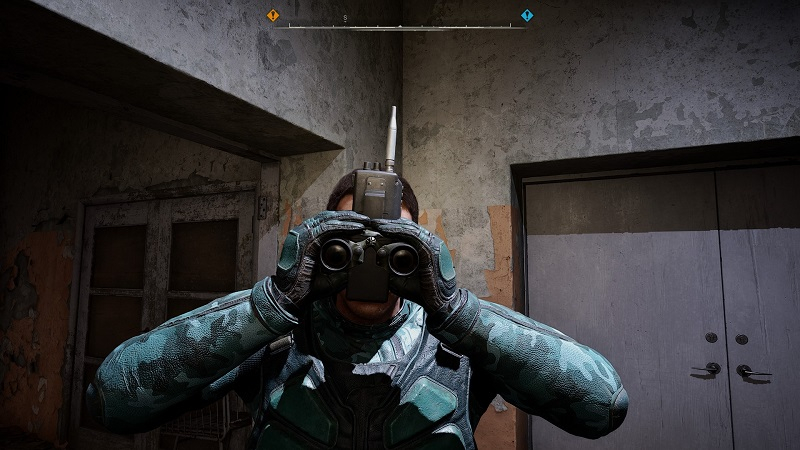800x450 pixels.
Task: Select the blue objective marker on the compass
Action: click(x=527, y=15)
